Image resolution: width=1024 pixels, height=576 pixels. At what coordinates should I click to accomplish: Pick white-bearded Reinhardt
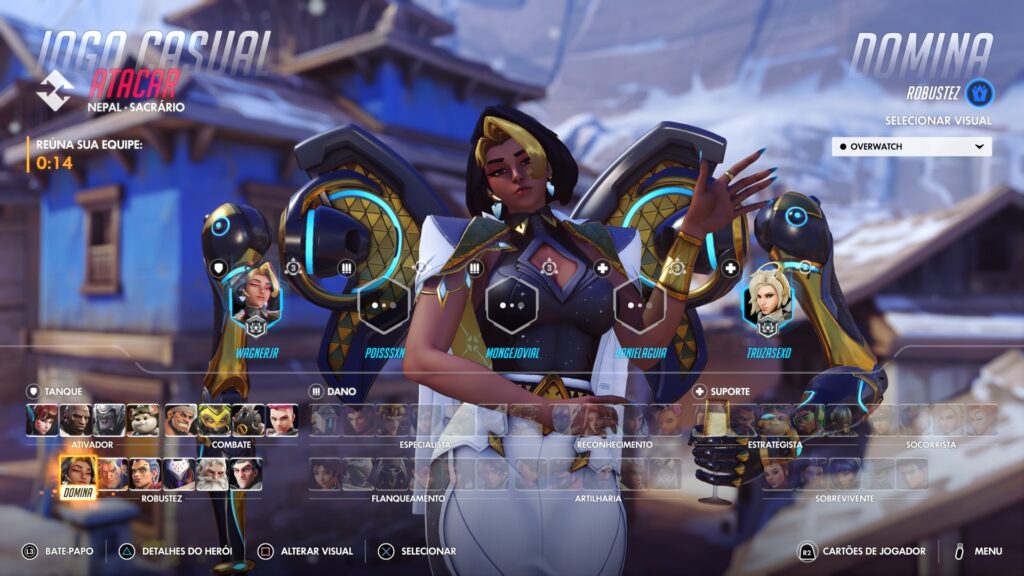[214, 473]
